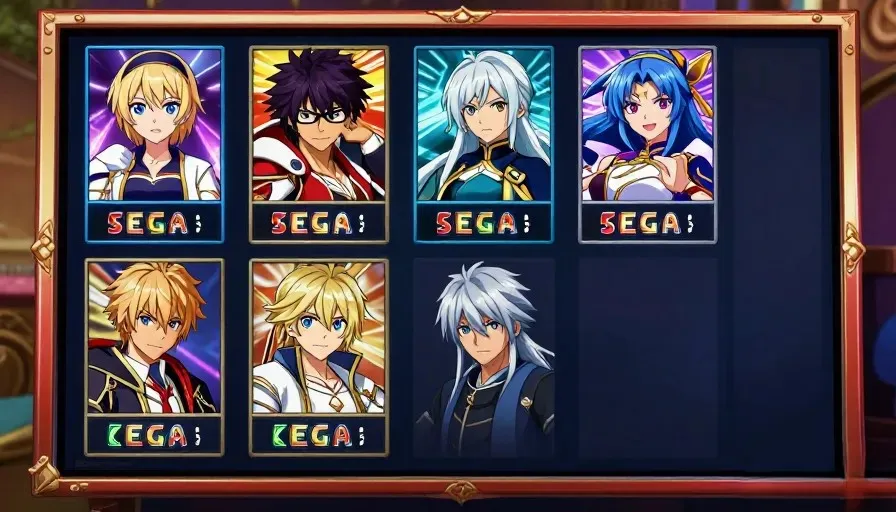Select the blue-haired woman character card
The width and height of the screenshot is (896, 512).
point(647,143)
